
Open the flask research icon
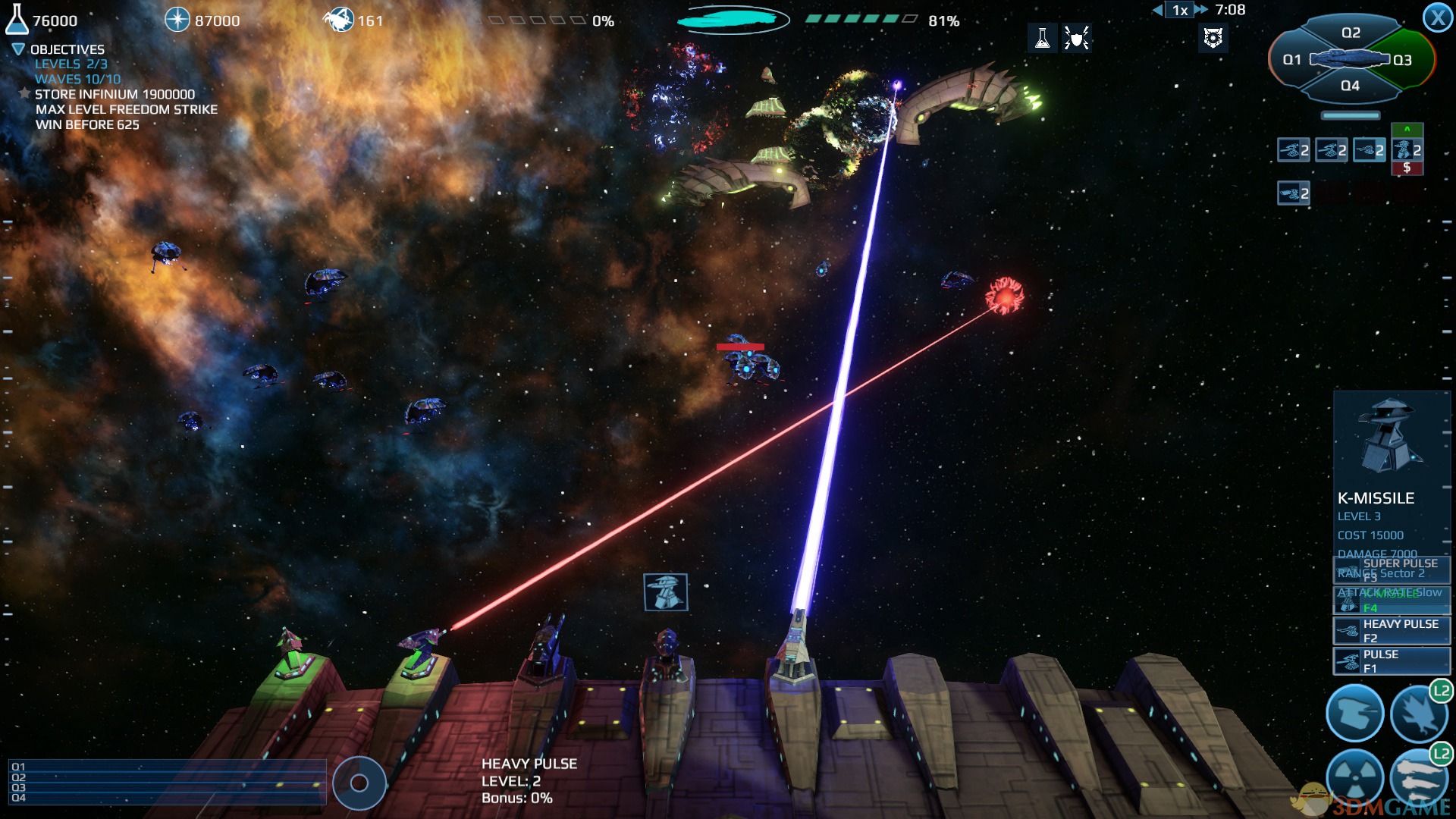[x=1043, y=37]
